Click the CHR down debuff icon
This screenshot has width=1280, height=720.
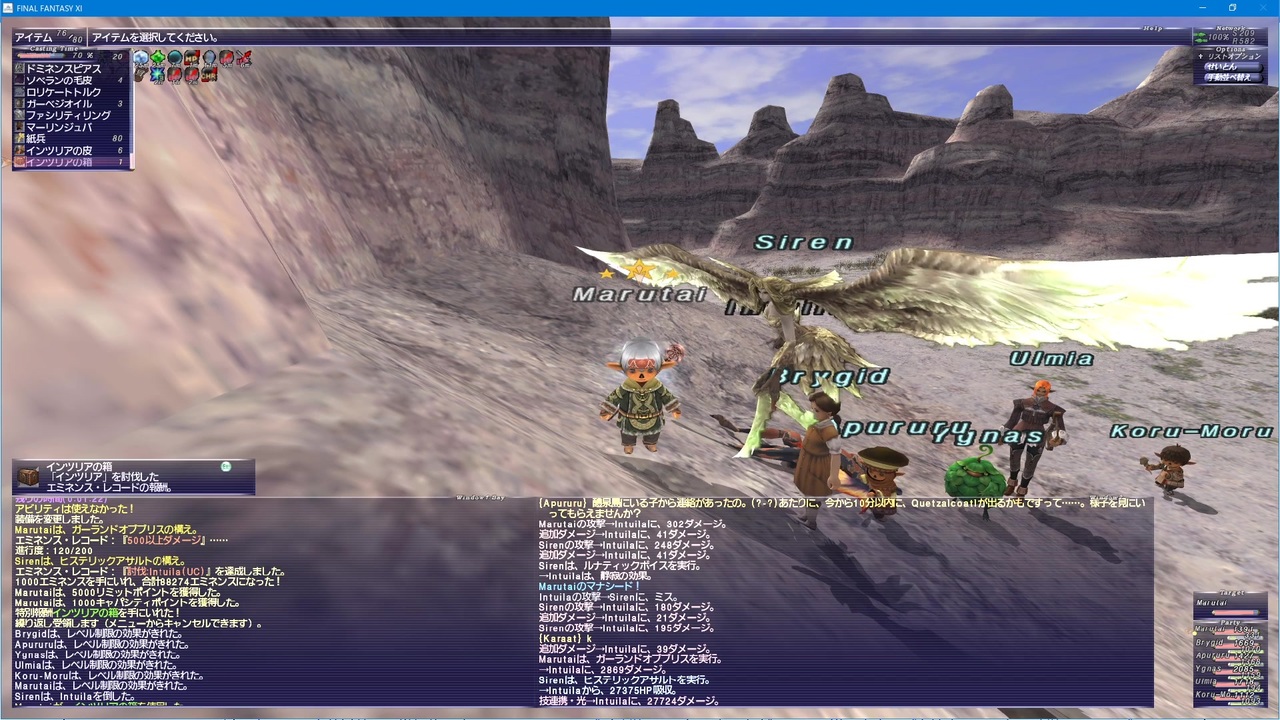point(208,75)
